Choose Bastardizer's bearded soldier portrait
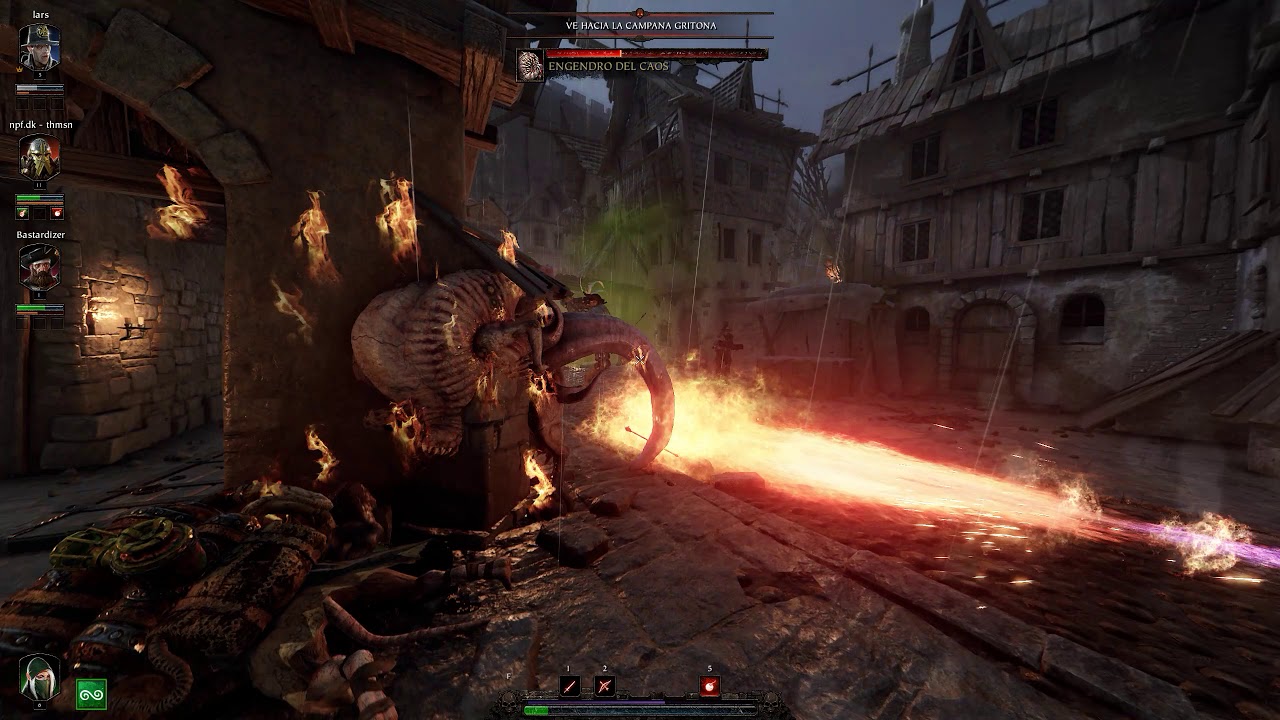This screenshot has width=1280, height=720. pos(40,267)
